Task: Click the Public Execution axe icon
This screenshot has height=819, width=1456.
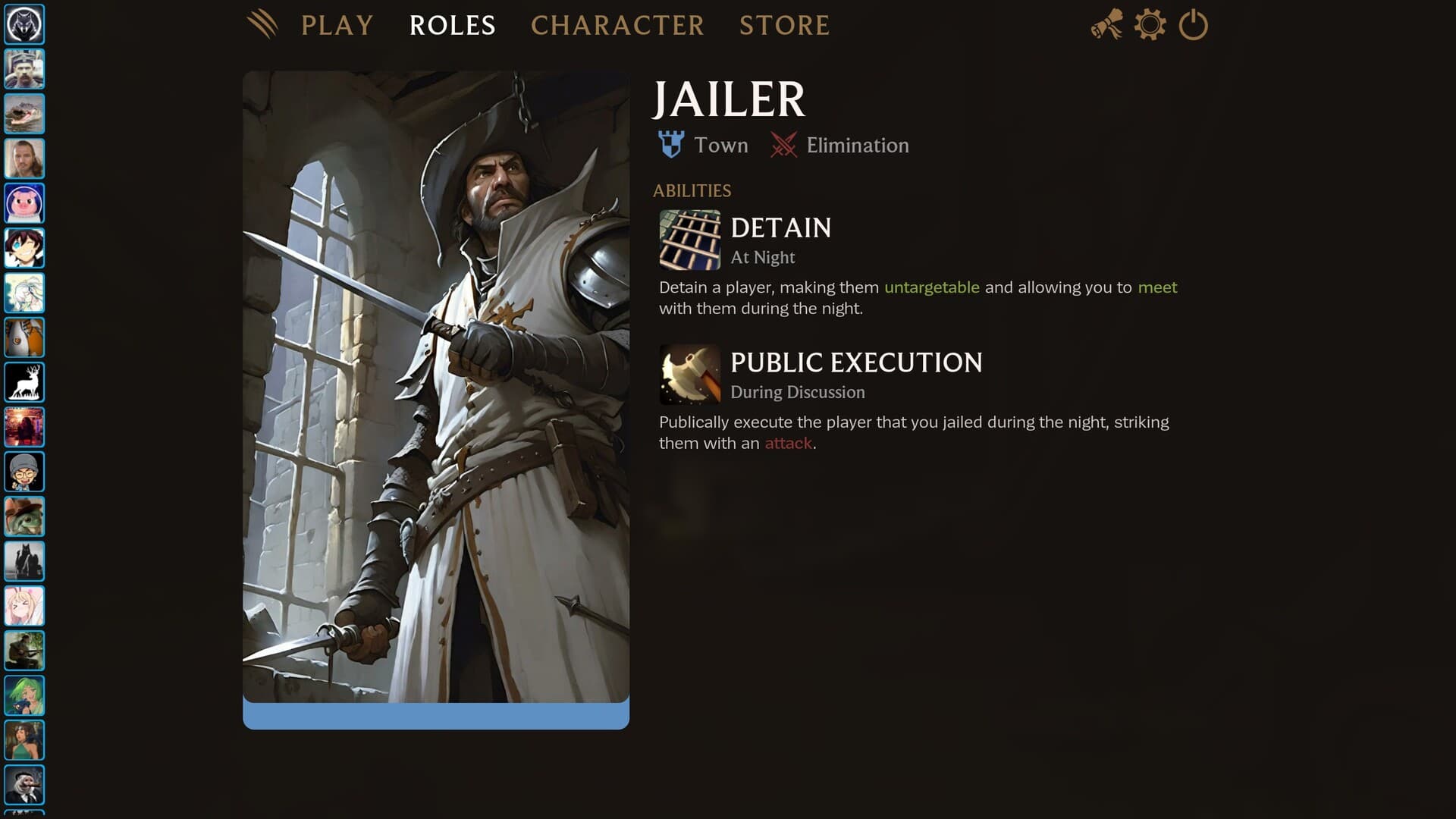Action: (x=690, y=375)
